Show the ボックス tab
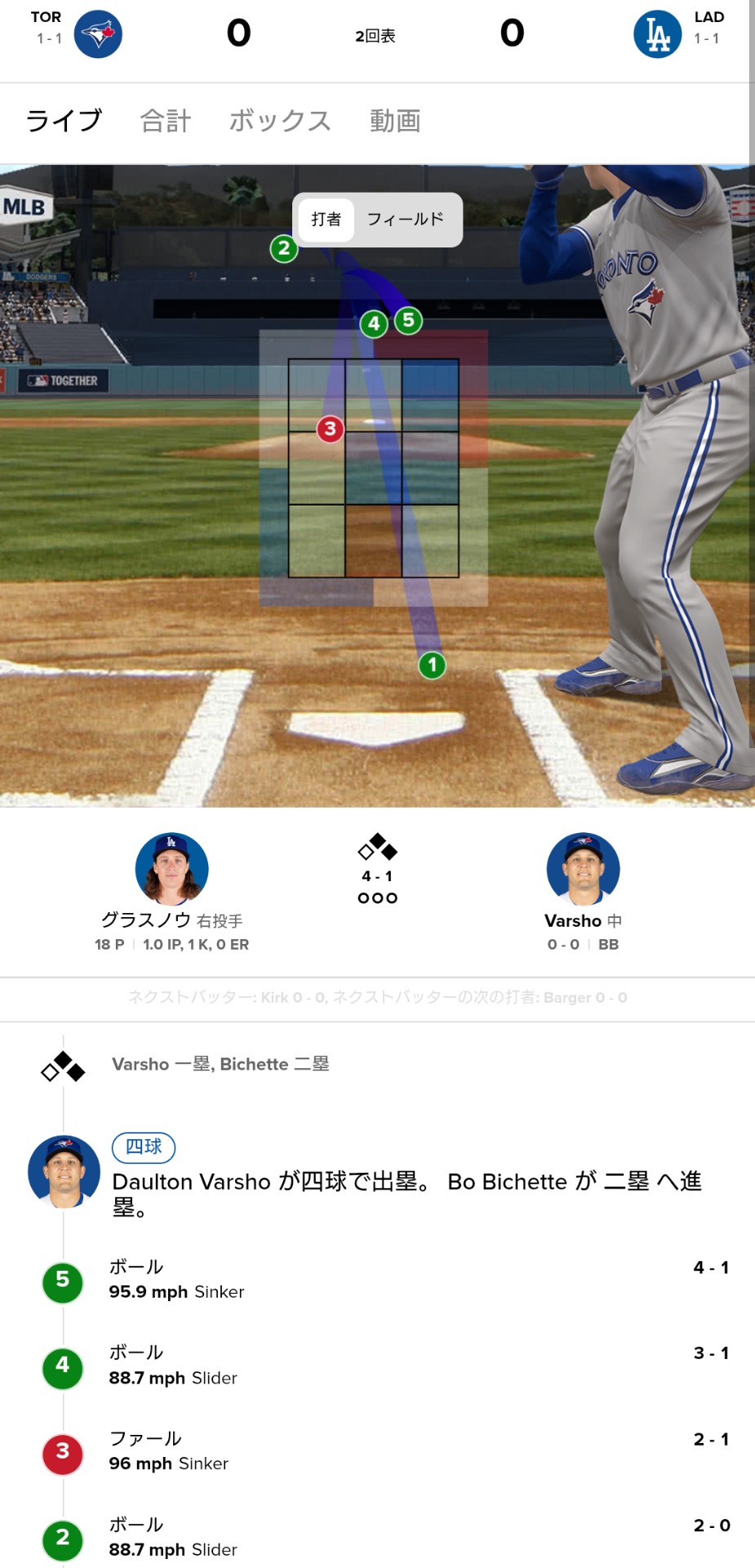The width and height of the screenshot is (755, 1568). 280,121
